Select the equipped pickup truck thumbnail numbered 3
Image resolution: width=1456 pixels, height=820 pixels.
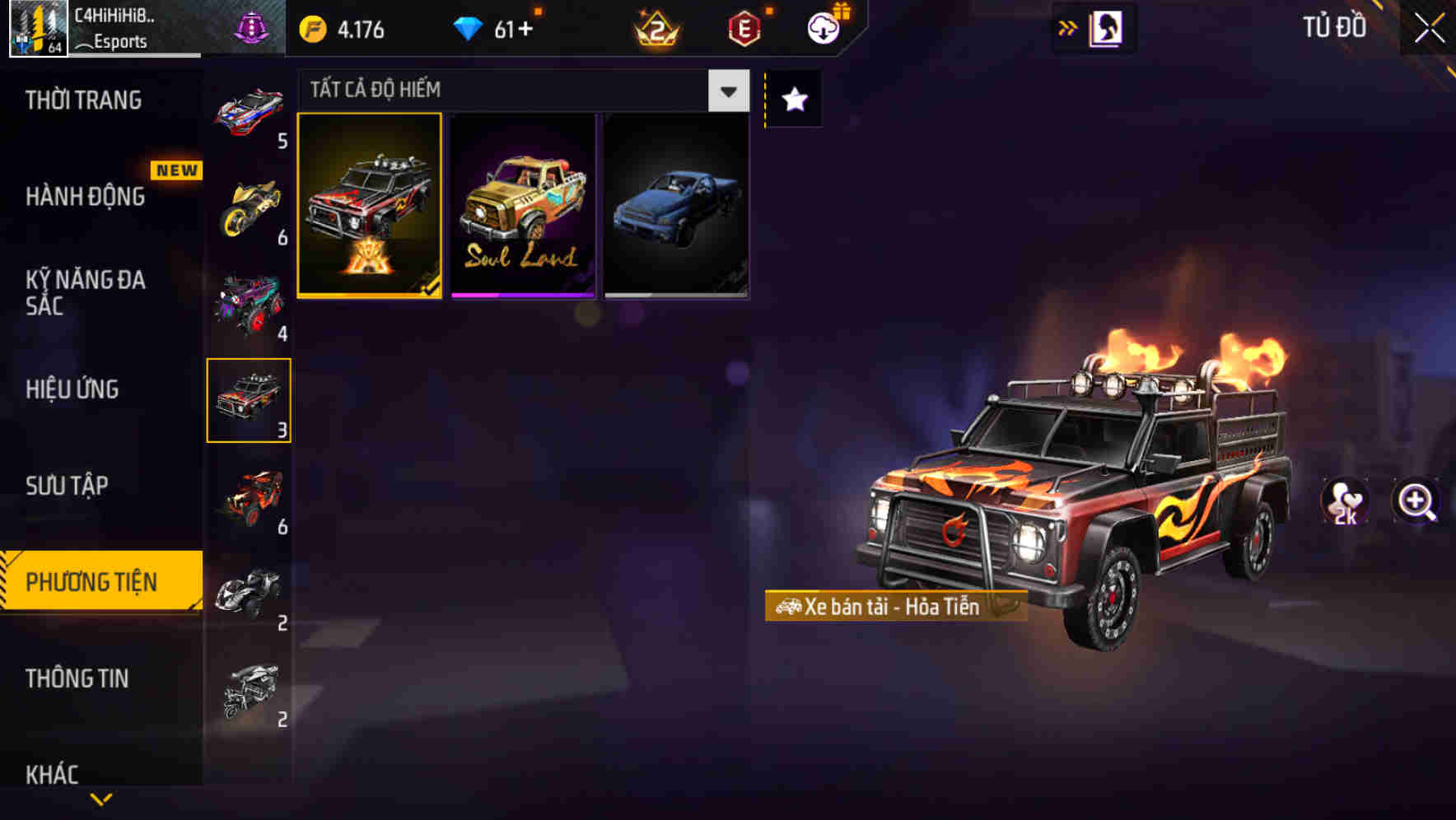click(x=249, y=399)
